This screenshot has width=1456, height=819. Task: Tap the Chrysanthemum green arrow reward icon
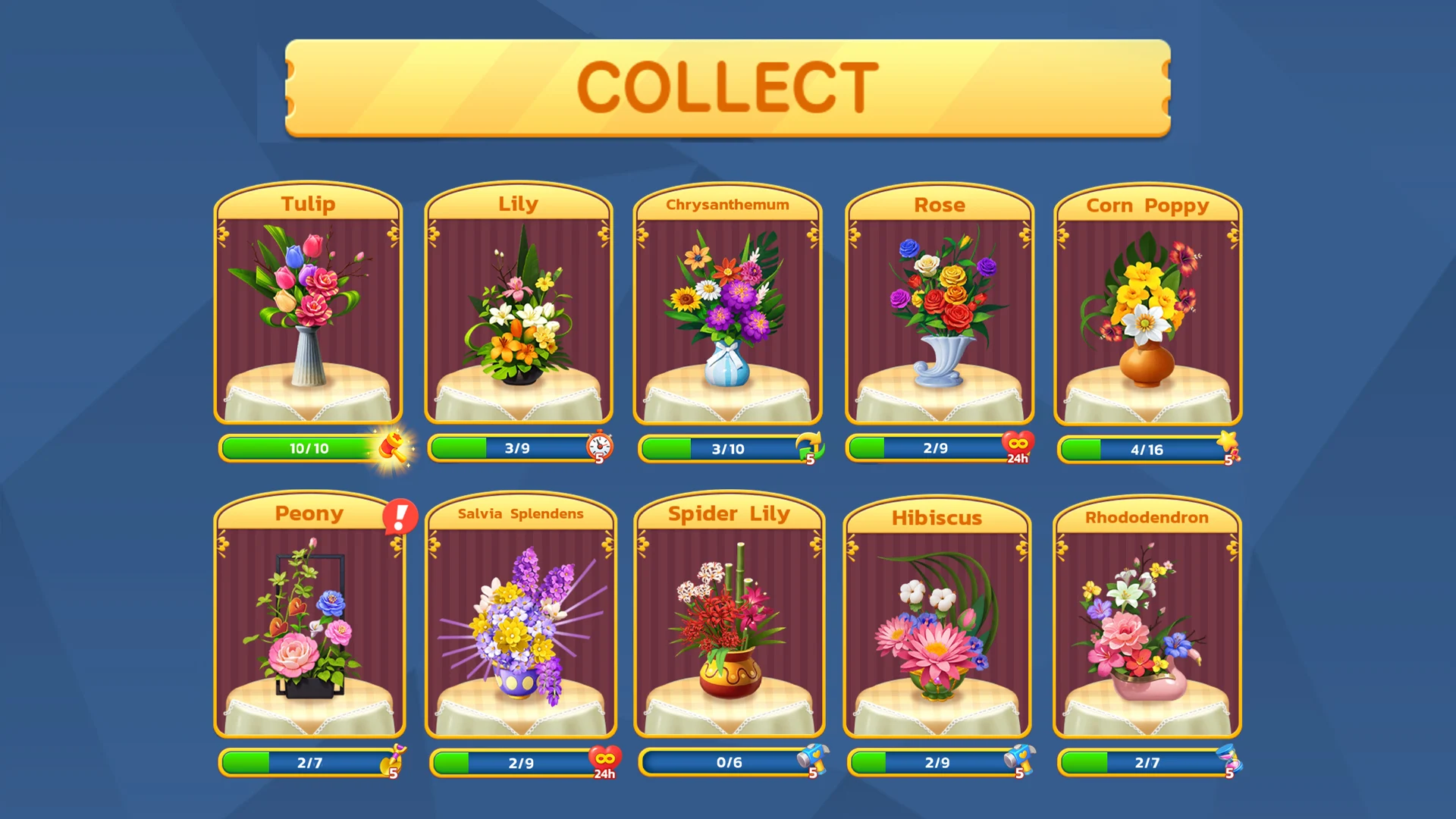[x=809, y=447]
